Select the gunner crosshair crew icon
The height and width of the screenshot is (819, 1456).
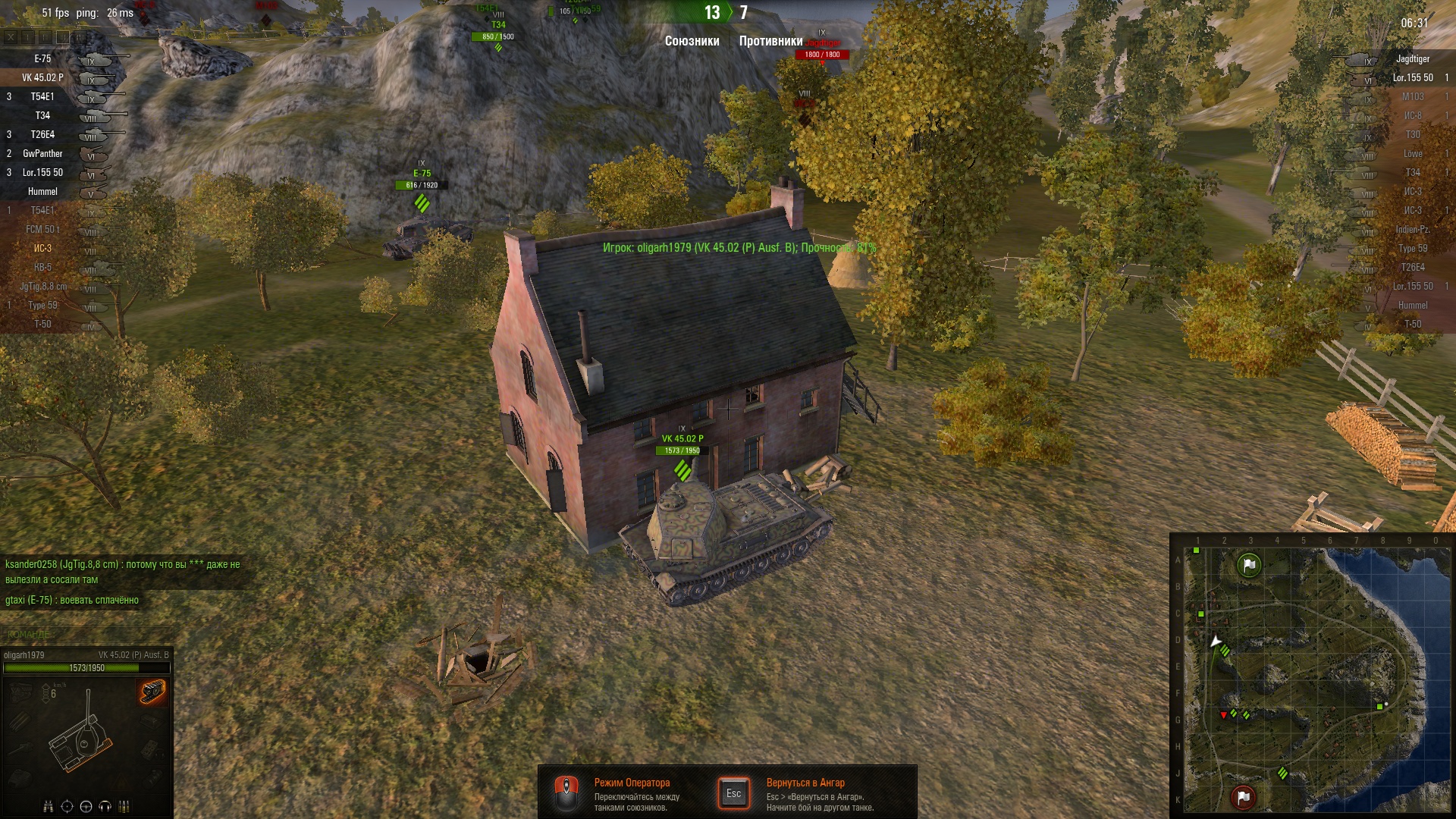coord(67,806)
